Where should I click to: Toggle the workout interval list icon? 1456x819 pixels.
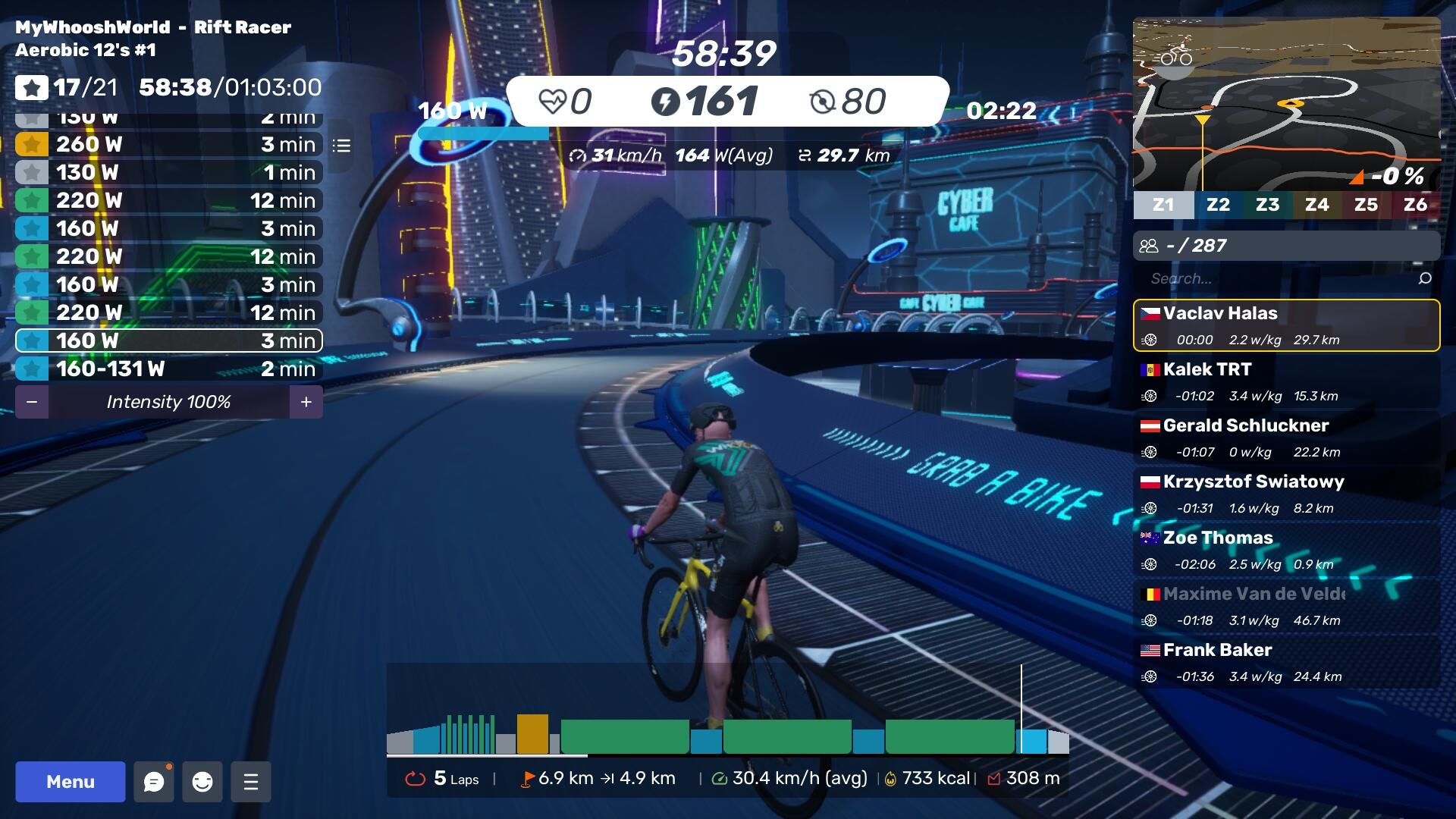[341, 145]
